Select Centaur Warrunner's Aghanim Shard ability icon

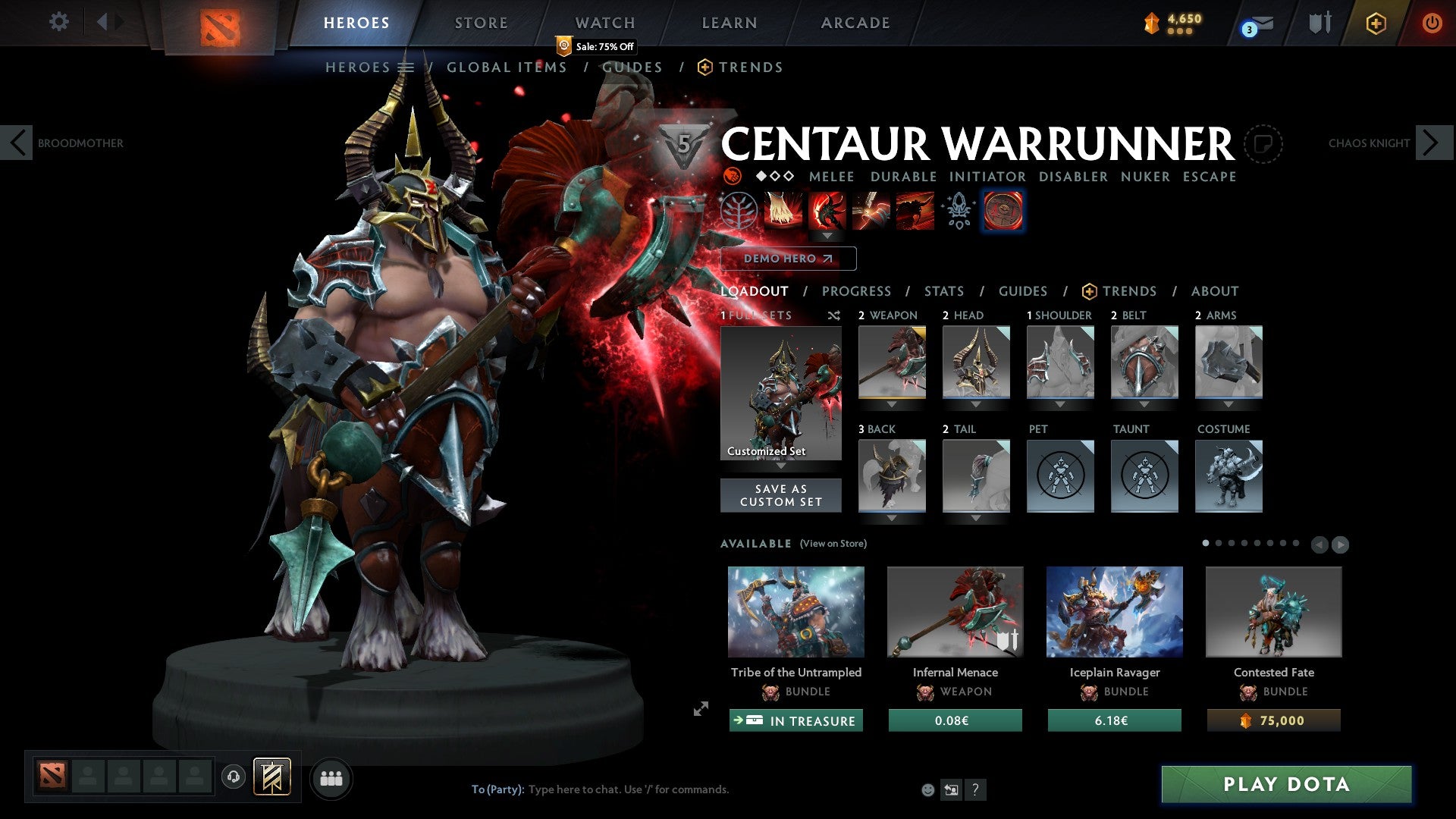958,212
